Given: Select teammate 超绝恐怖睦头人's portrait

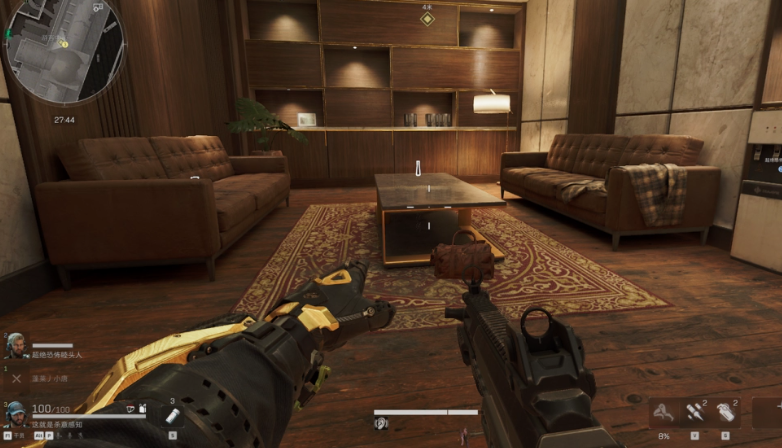Looking at the screenshot, I should coord(15,345).
